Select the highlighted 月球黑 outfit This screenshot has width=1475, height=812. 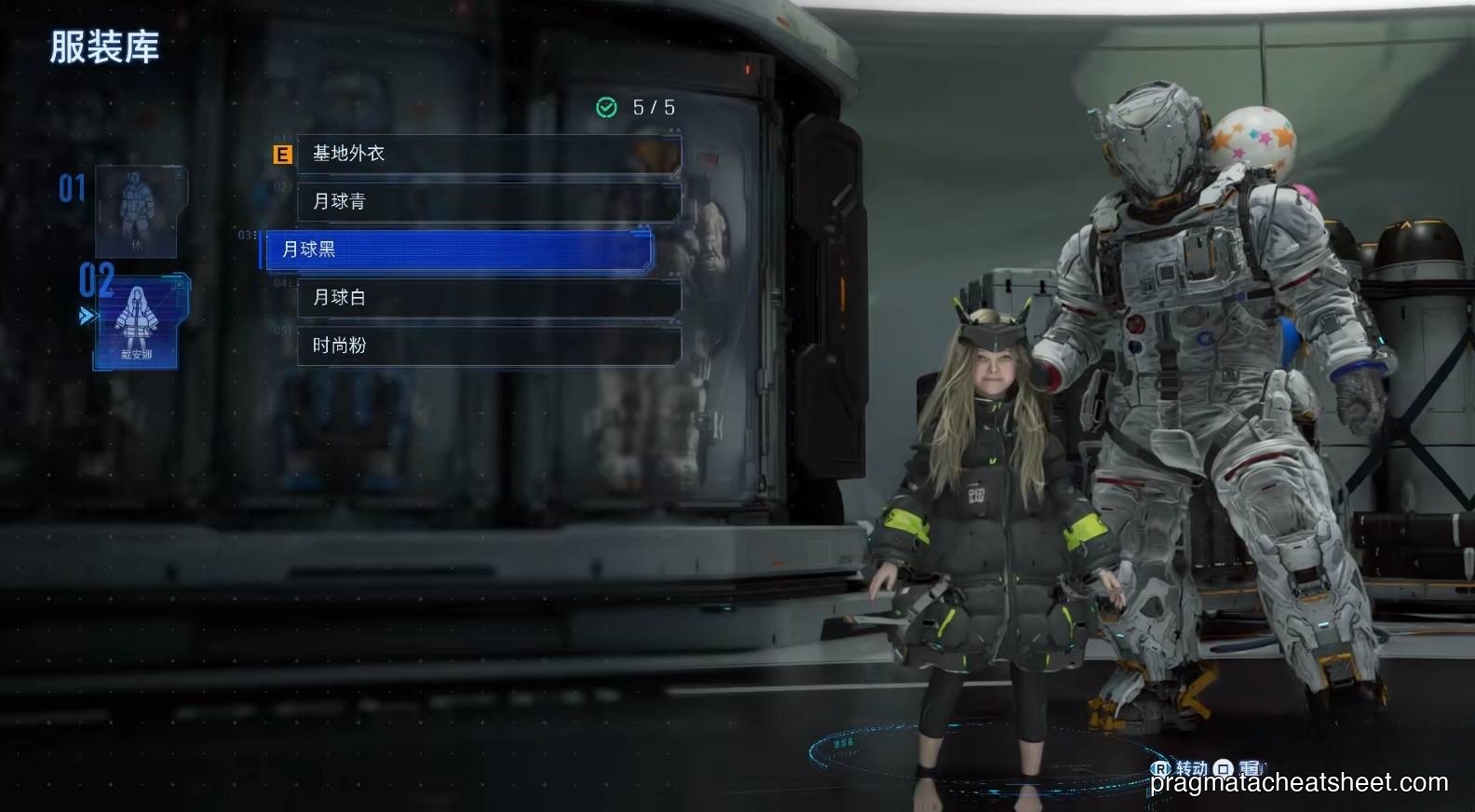pyautogui.click(x=458, y=250)
